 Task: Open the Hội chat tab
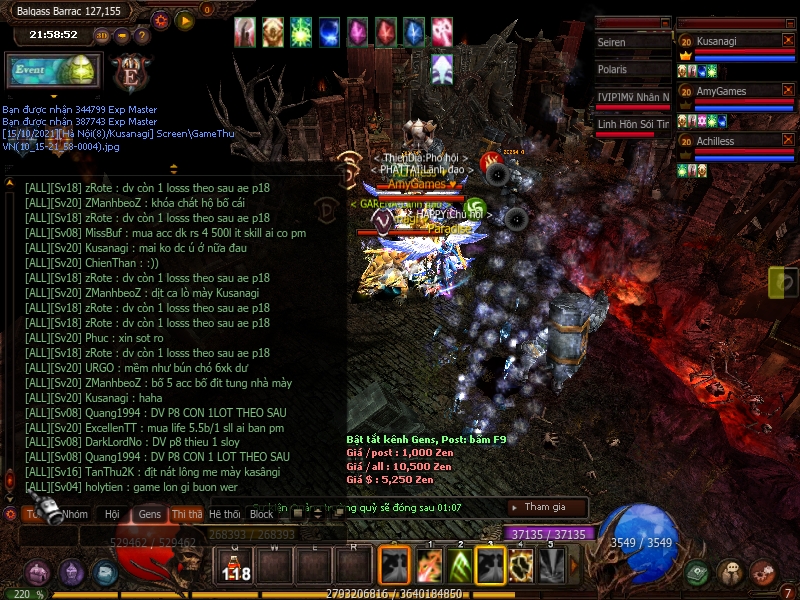[x=111, y=514]
